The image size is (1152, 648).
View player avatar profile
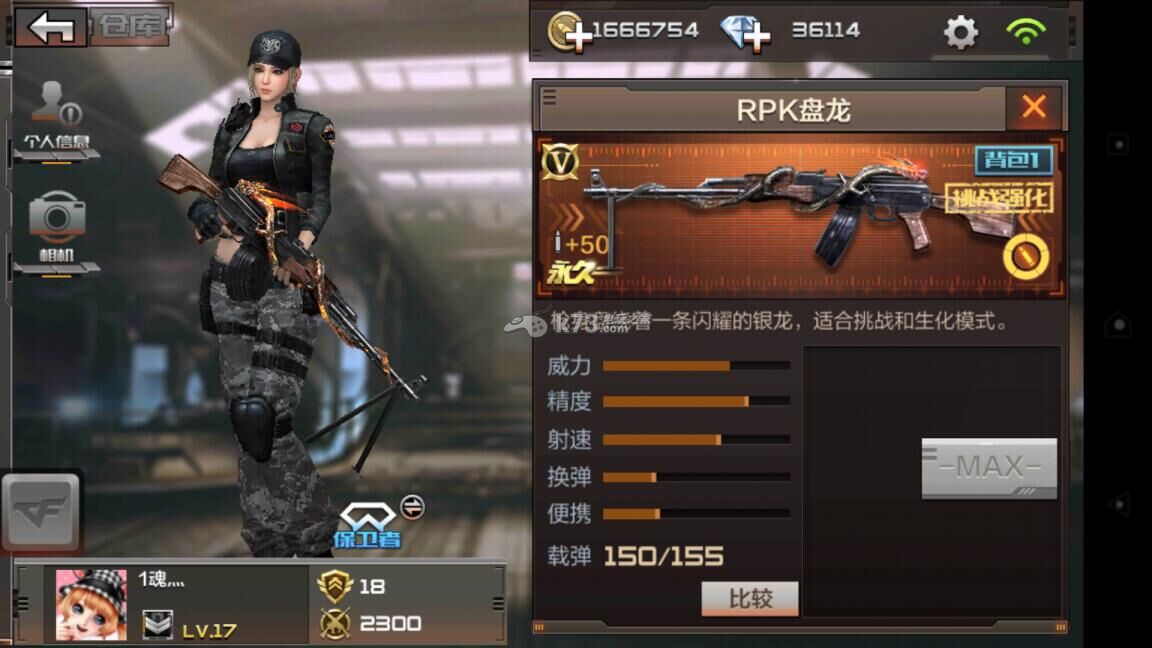91,605
